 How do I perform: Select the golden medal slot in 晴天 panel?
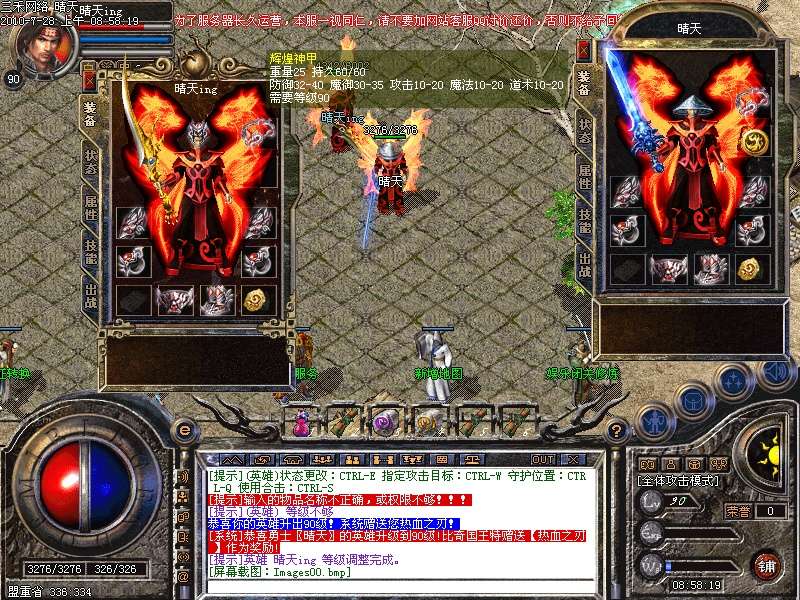(x=755, y=142)
